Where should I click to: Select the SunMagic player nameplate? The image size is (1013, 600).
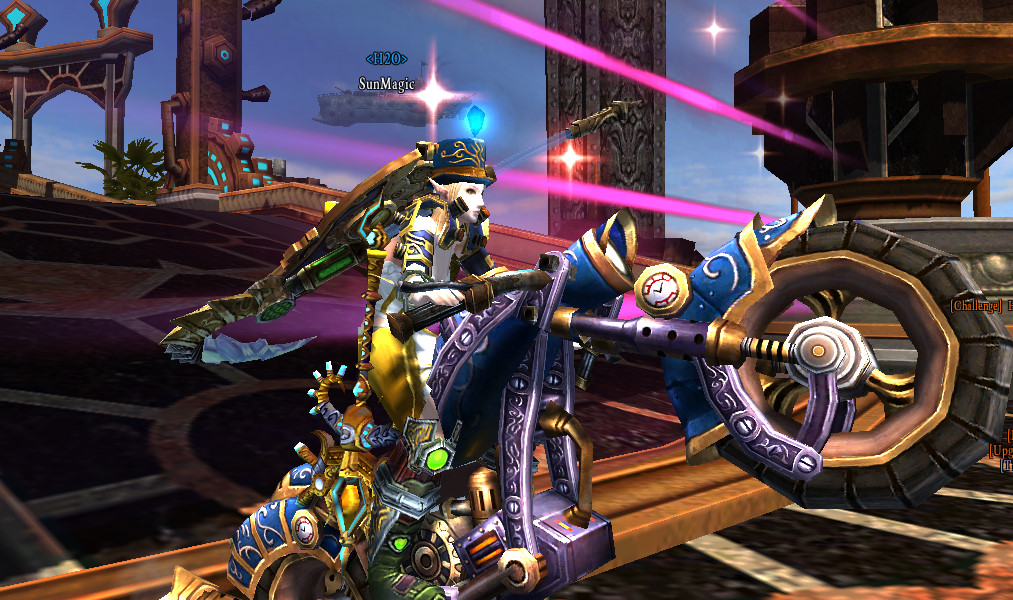click(x=386, y=84)
